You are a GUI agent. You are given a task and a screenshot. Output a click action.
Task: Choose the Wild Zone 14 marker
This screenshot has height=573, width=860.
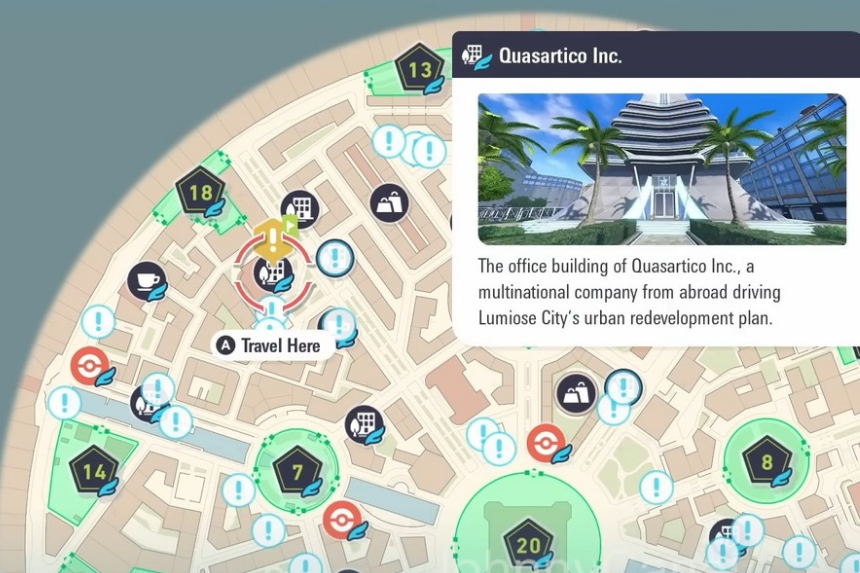(x=94, y=472)
